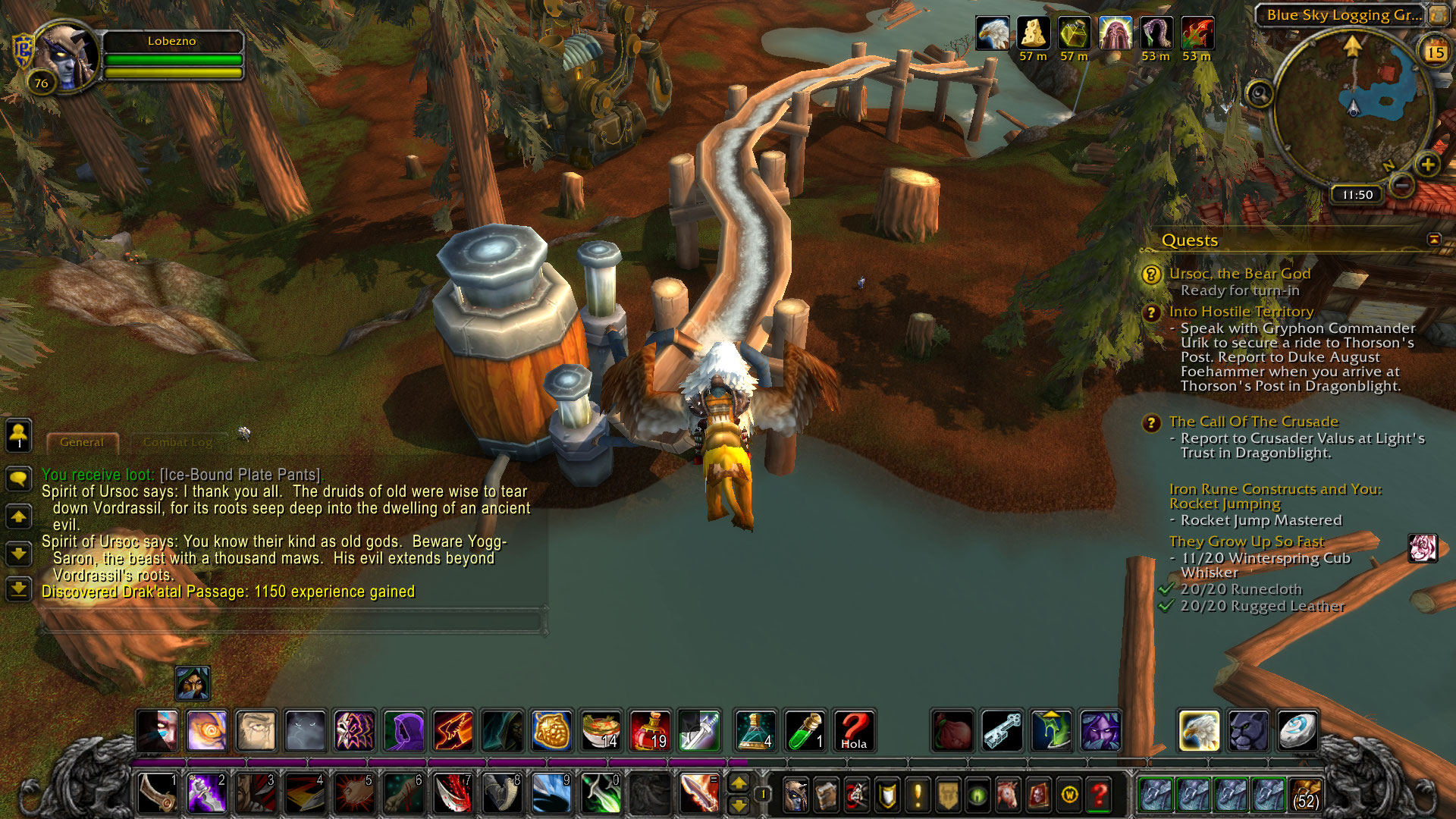This screenshot has height=819, width=1456.
Task: Open the calendar showing day 15
Action: click(x=1435, y=52)
